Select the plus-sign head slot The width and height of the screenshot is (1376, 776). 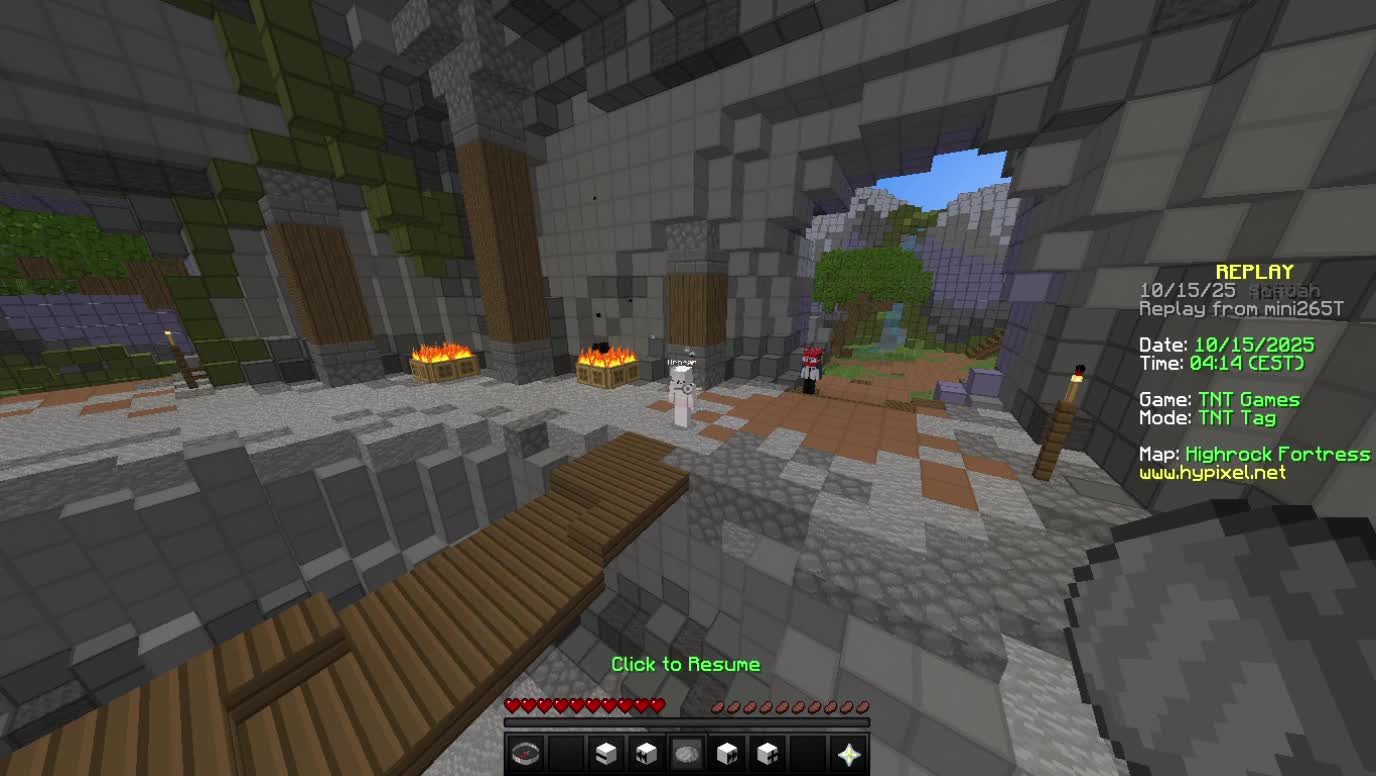(x=767, y=753)
